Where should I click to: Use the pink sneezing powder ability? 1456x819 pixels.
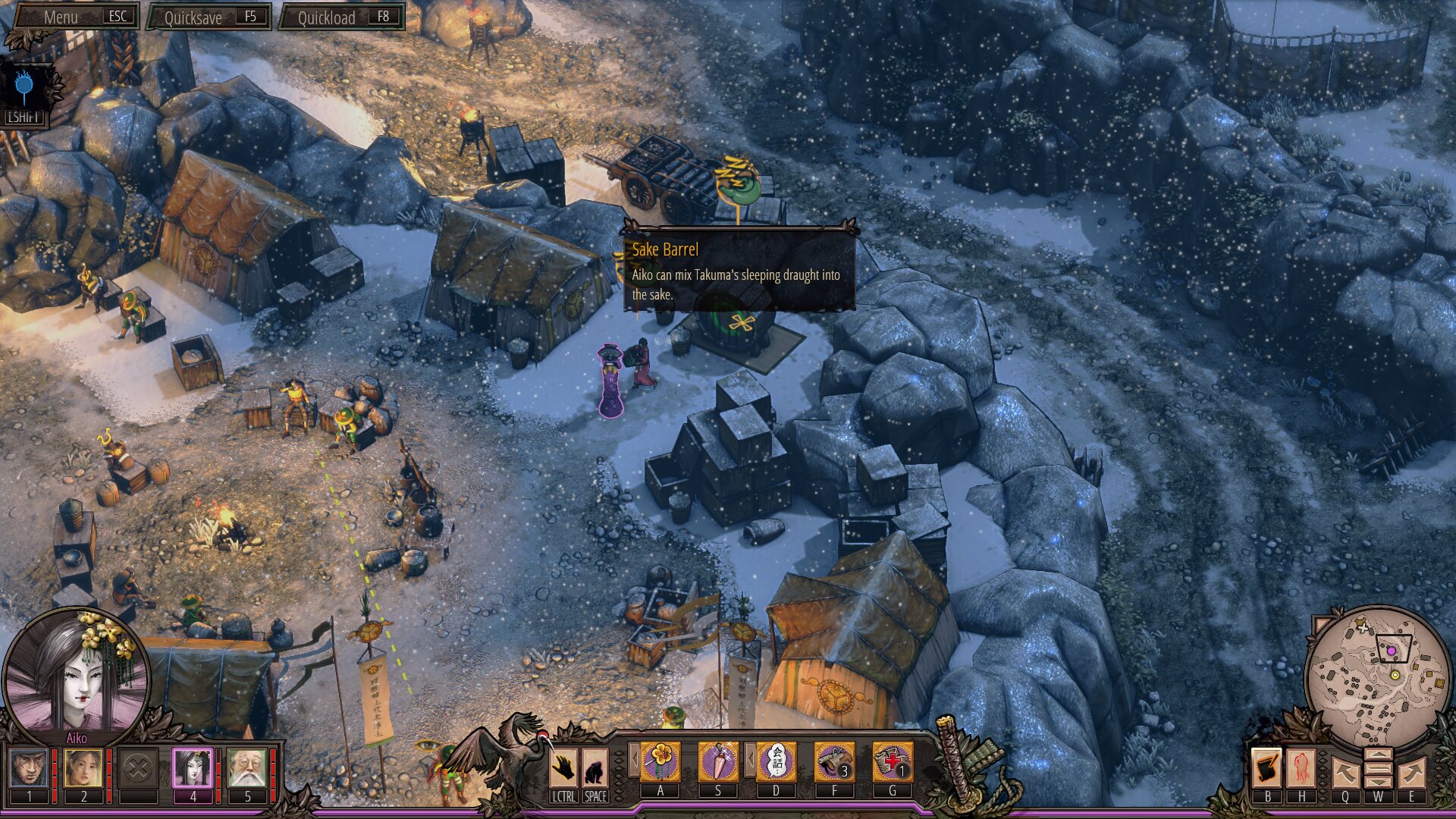pyautogui.click(x=718, y=761)
